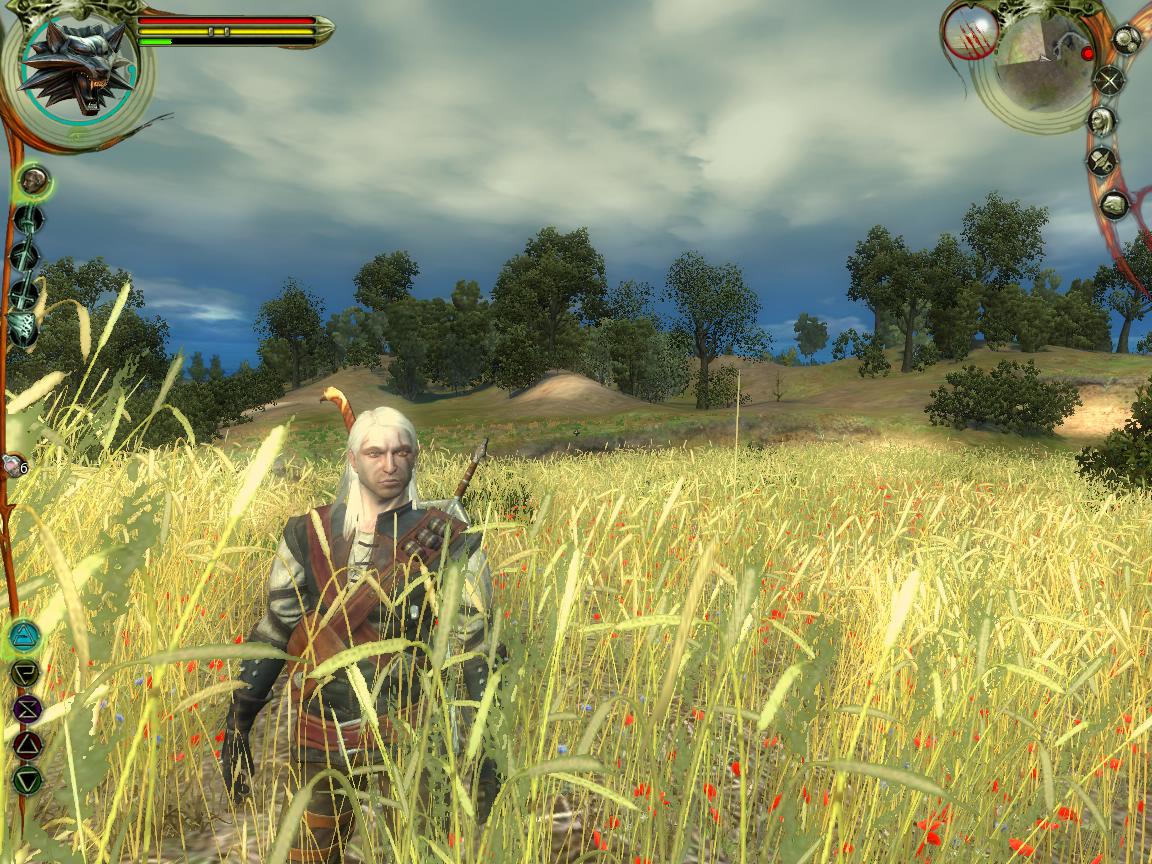Open the head profile character icon
This screenshot has width=1152, height=864.
1102,121
